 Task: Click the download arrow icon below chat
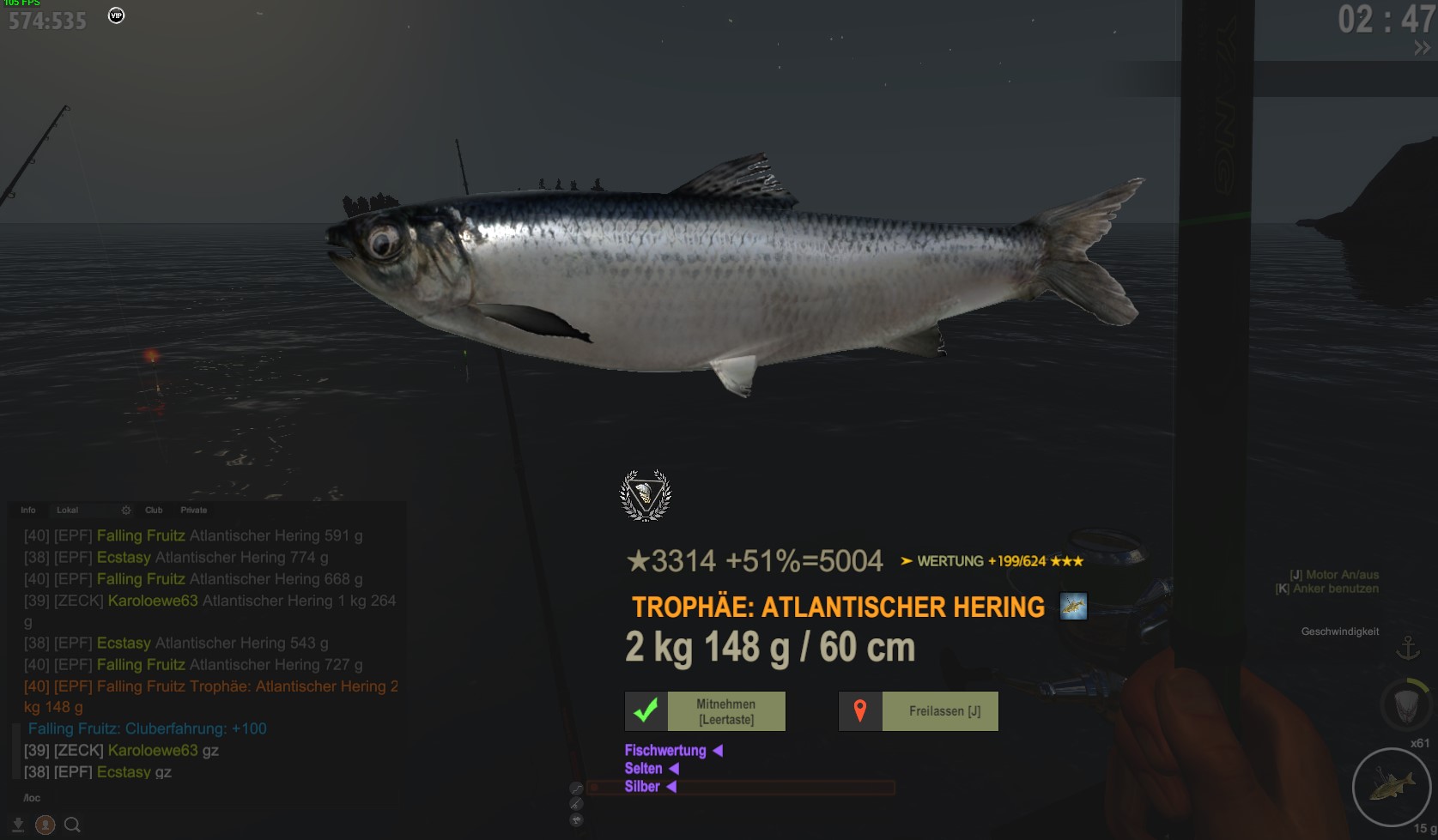click(x=18, y=825)
